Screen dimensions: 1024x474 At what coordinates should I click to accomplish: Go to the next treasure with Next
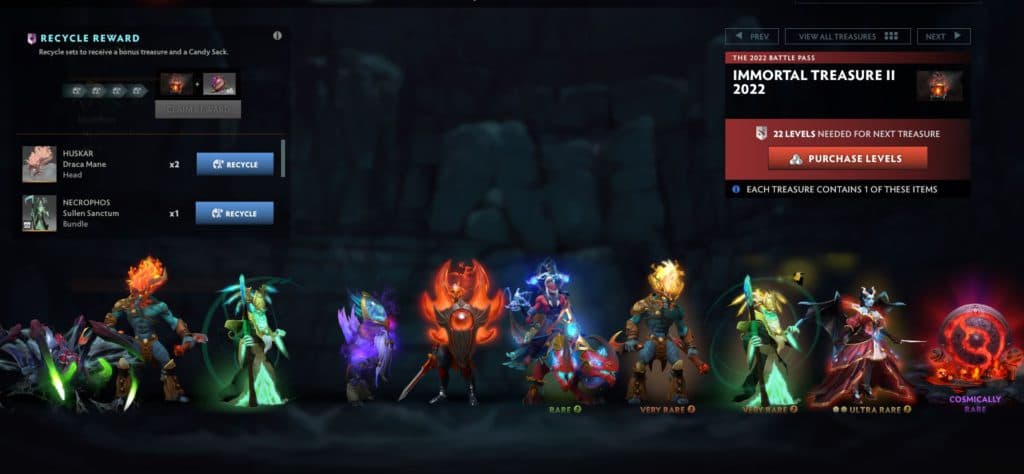click(x=943, y=36)
